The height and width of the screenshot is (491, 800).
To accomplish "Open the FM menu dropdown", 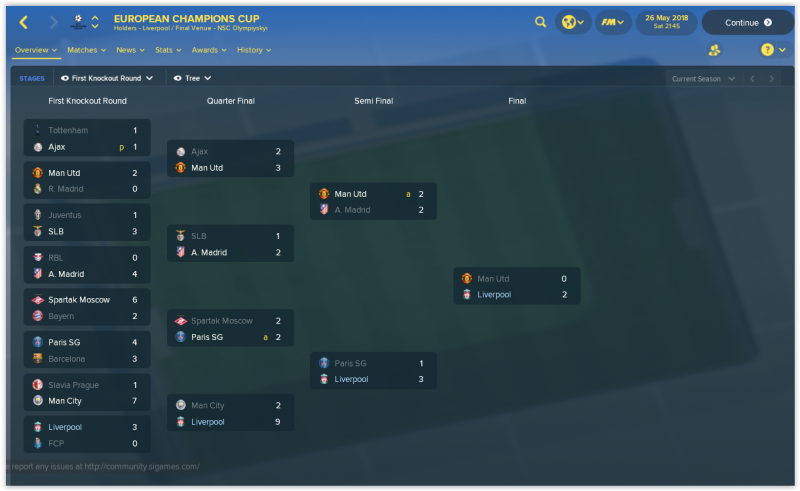I will click(x=611, y=22).
